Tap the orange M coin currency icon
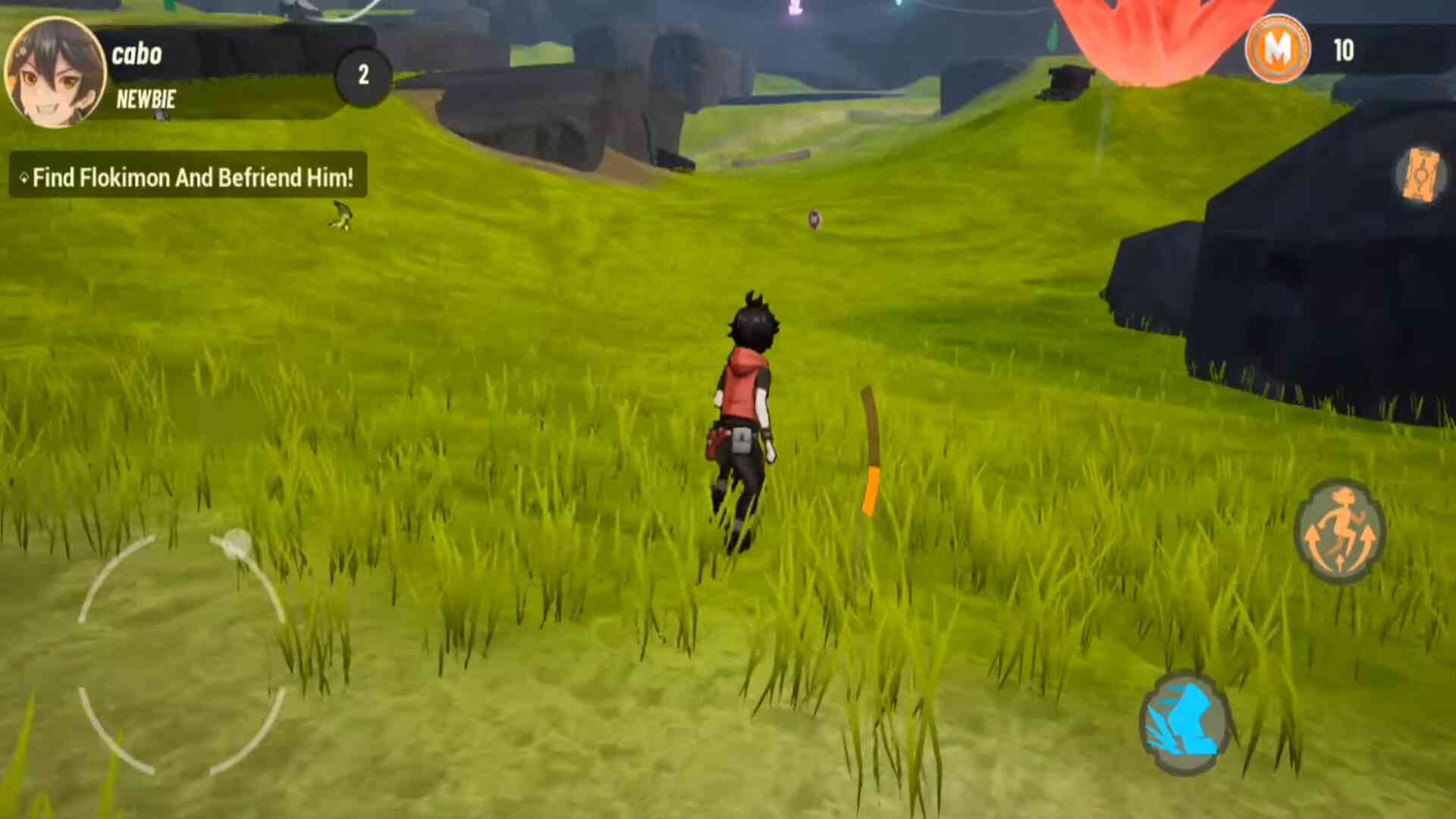 click(x=1277, y=50)
